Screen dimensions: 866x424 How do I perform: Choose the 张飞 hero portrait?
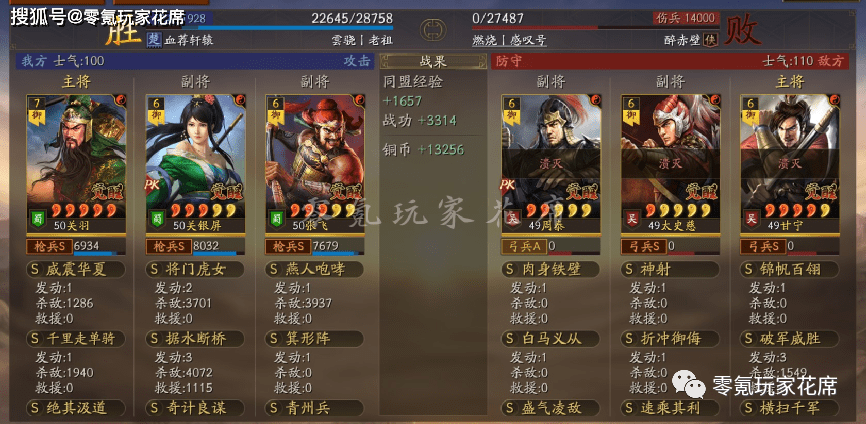click(315, 160)
